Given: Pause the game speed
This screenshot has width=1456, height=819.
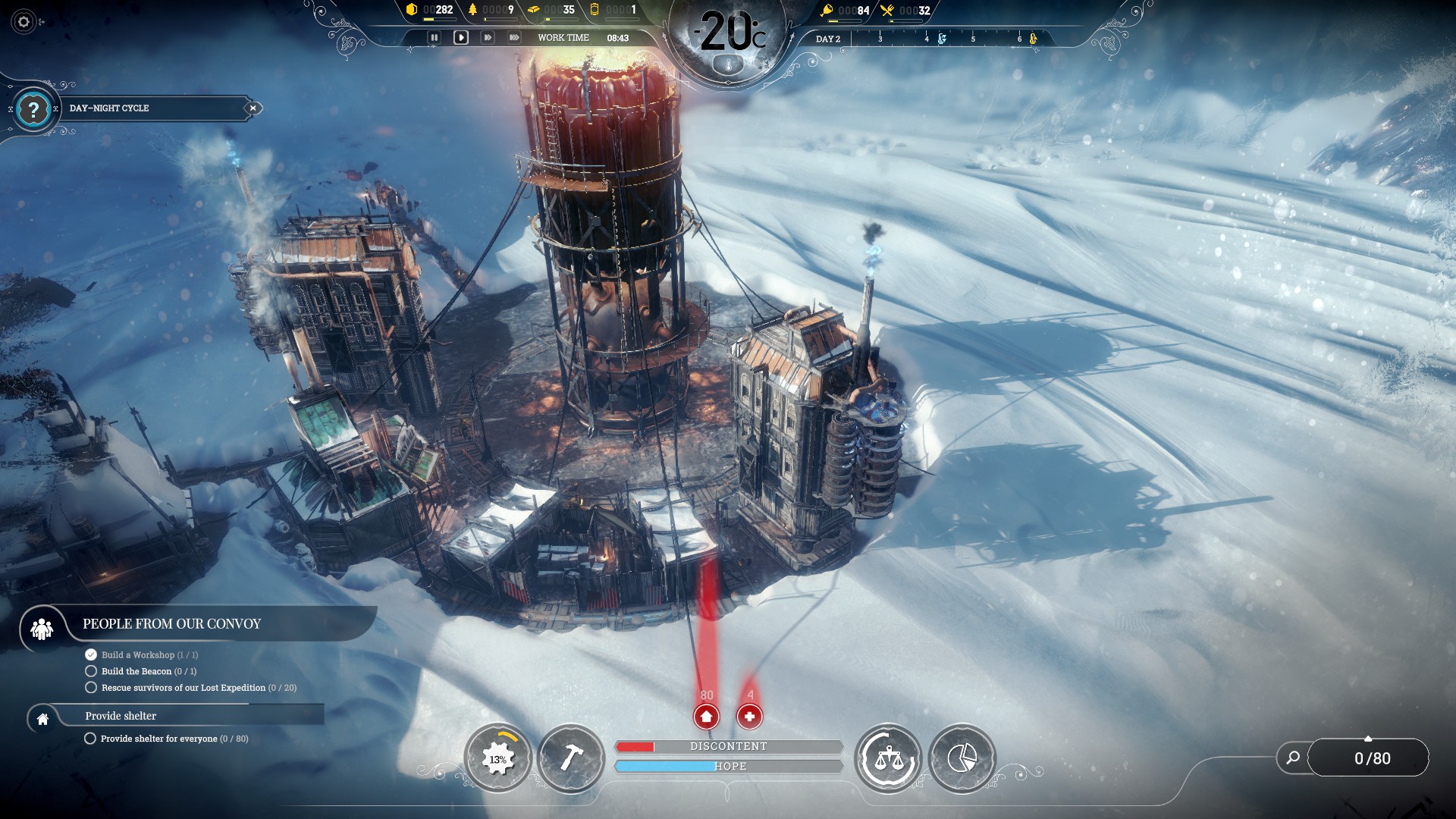Looking at the screenshot, I should point(434,37).
